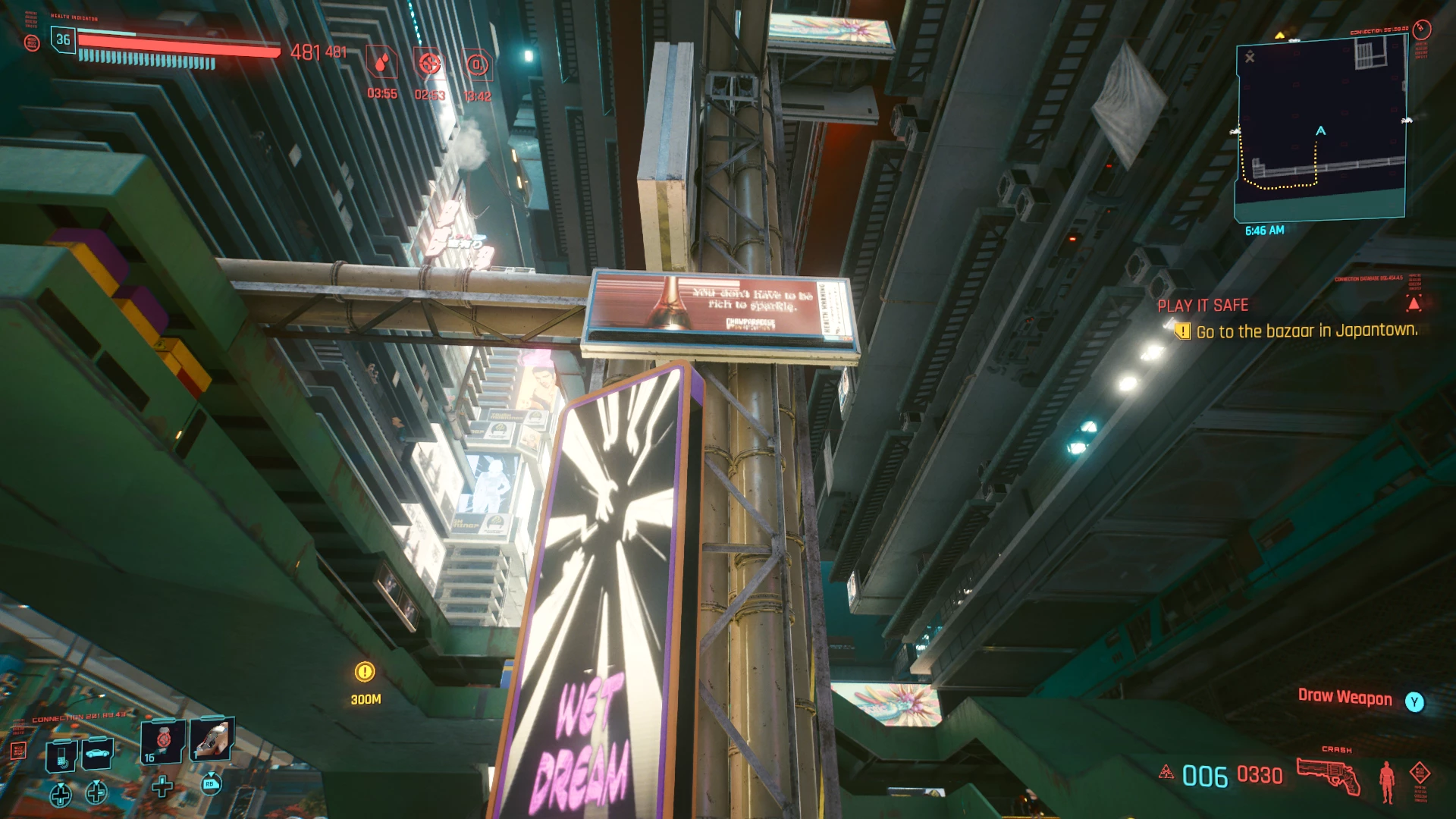1456x819 pixels.
Task: Select the 300M quest waypoint marker
Action: point(365,672)
